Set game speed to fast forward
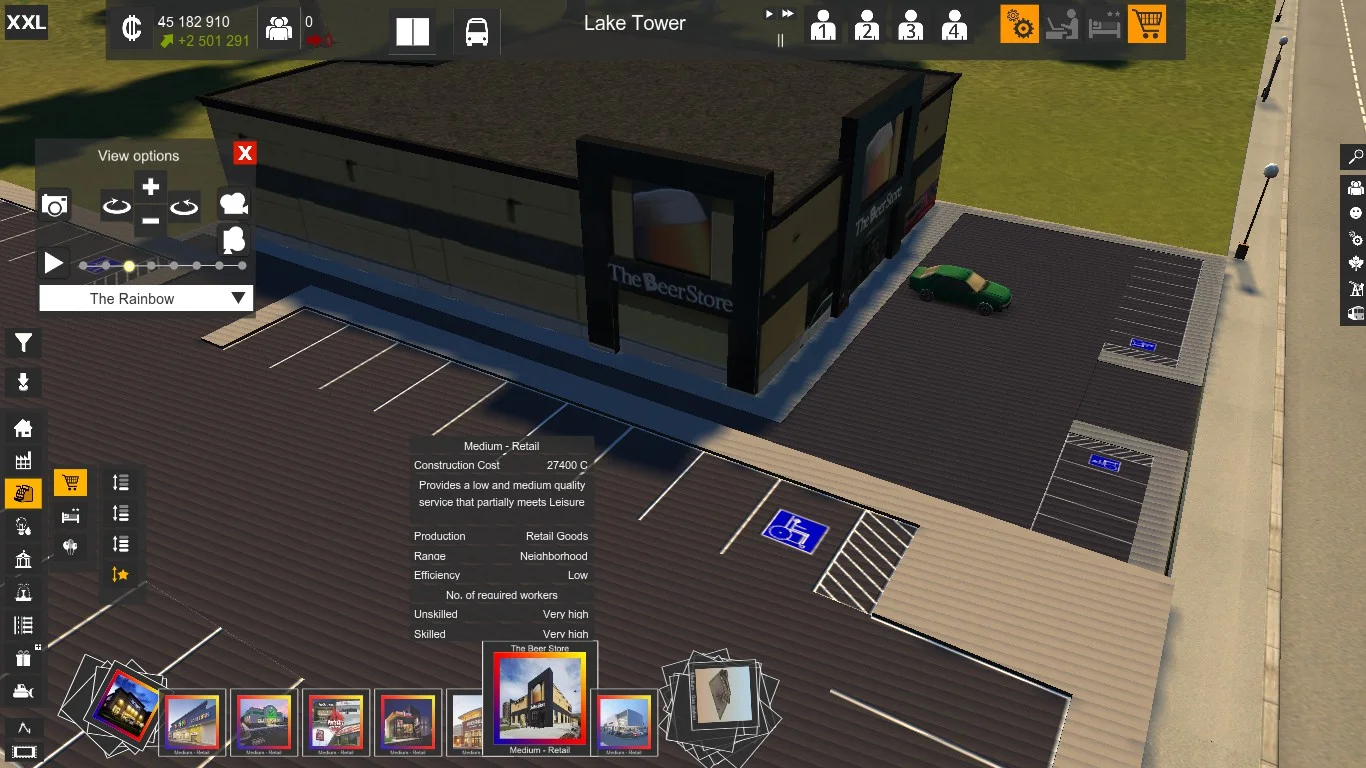This screenshot has height=768, width=1366. pyautogui.click(x=788, y=14)
